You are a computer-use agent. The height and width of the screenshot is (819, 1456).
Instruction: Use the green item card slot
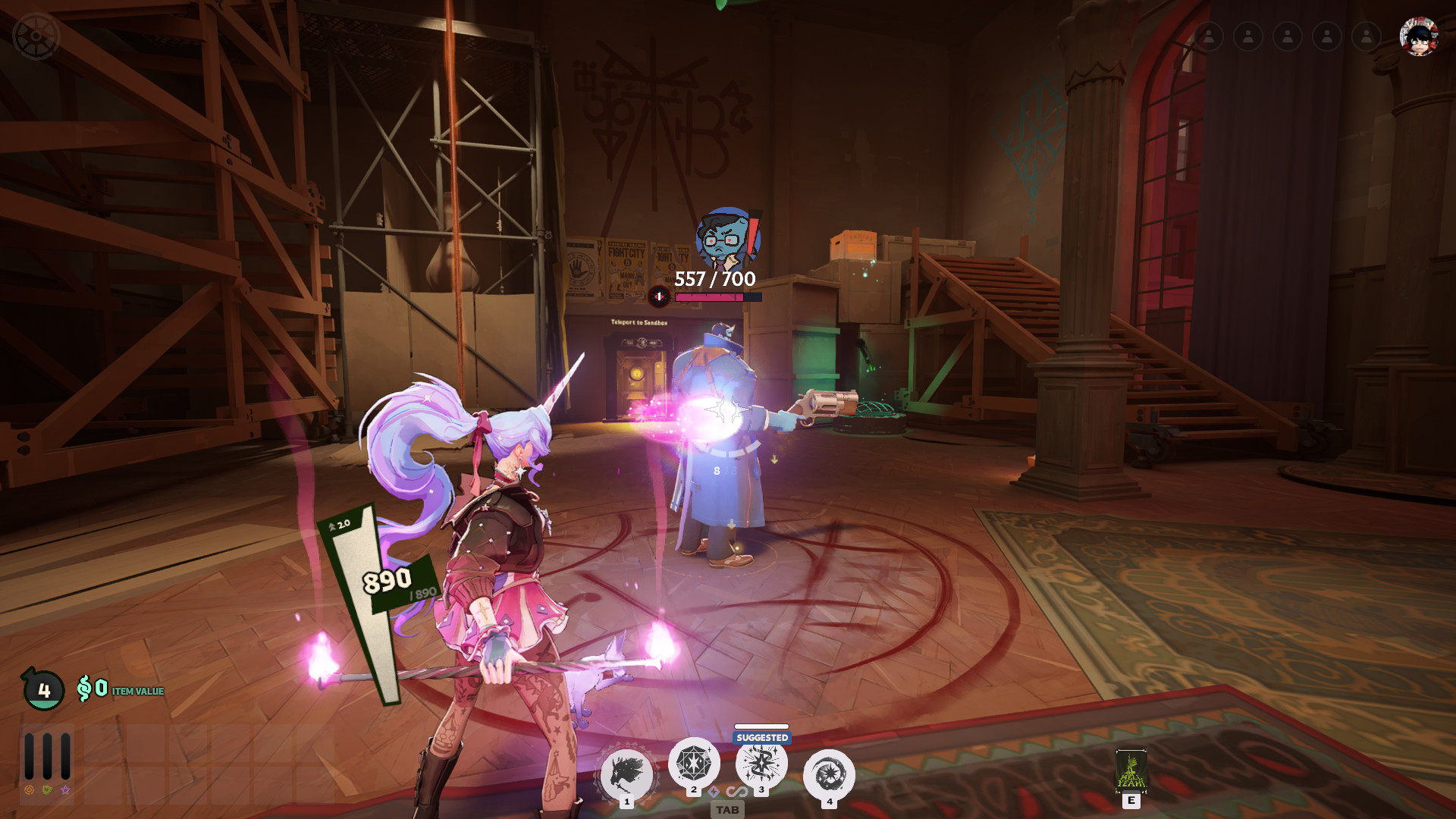coord(1131,770)
